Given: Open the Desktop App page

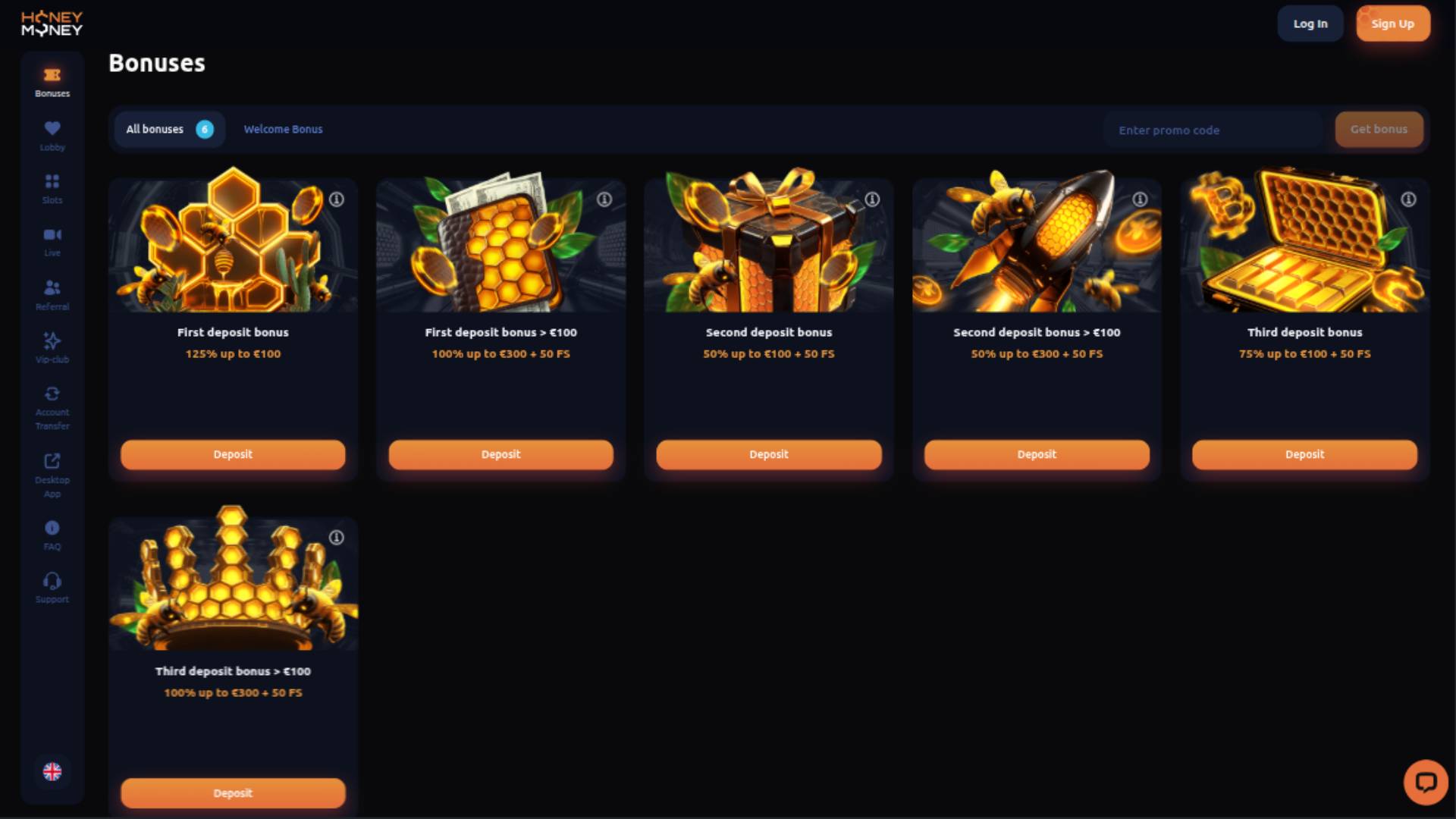Looking at the screenshot, I should pyautogui.click(x=52, y=460).
